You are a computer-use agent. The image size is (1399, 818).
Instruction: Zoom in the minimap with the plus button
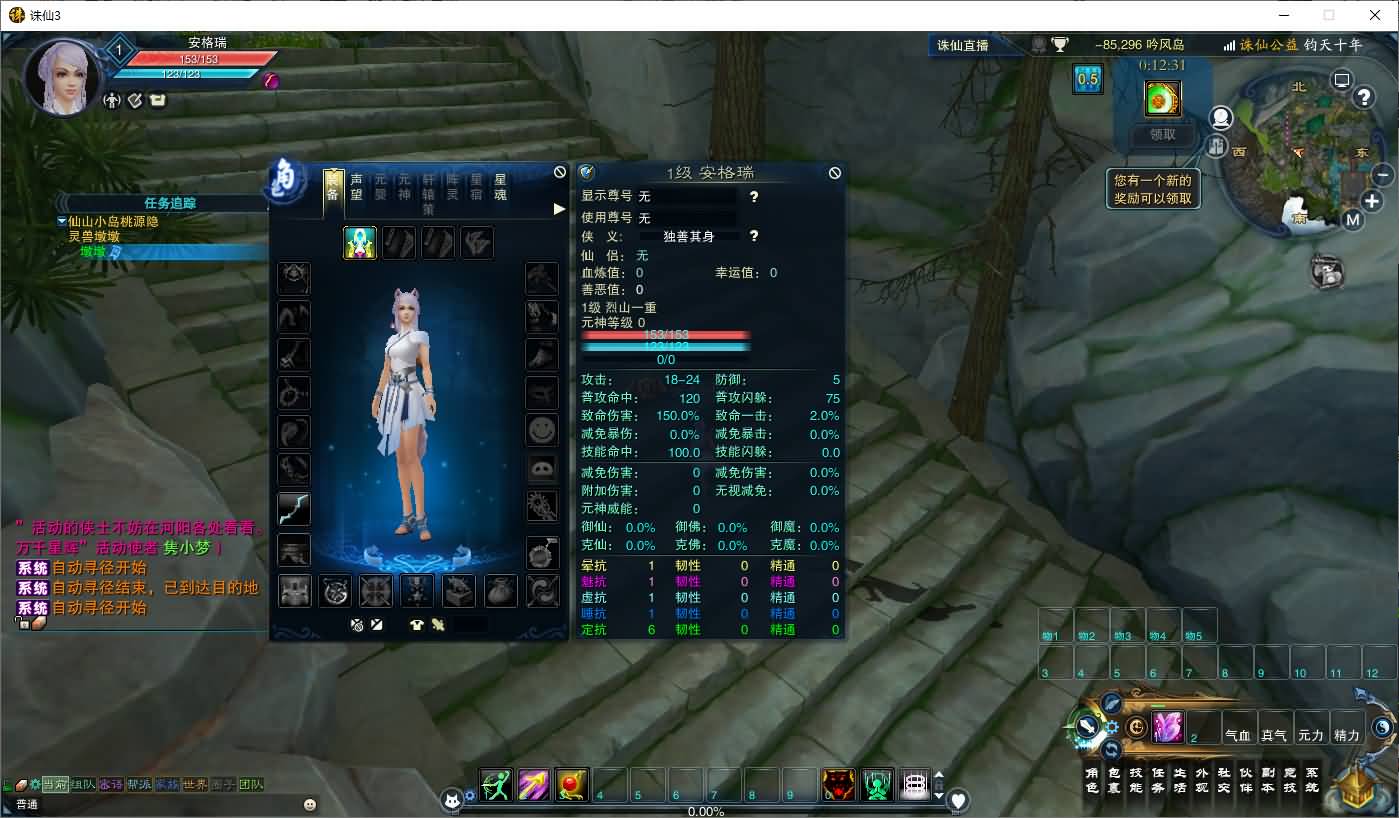coord(1372,201)
